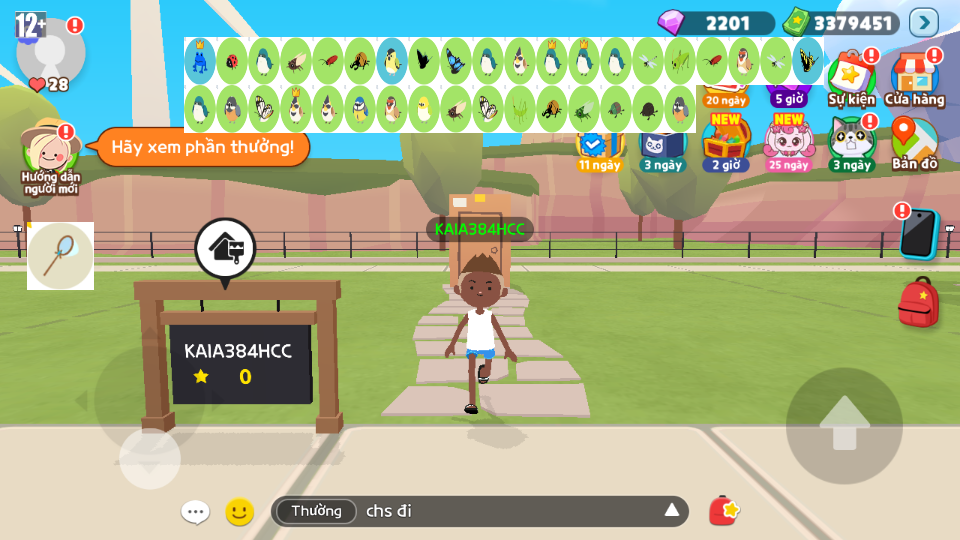Viewport: 960px width, 540px height.
Task: Select the butterfly net tool
Action: (60, 256)
